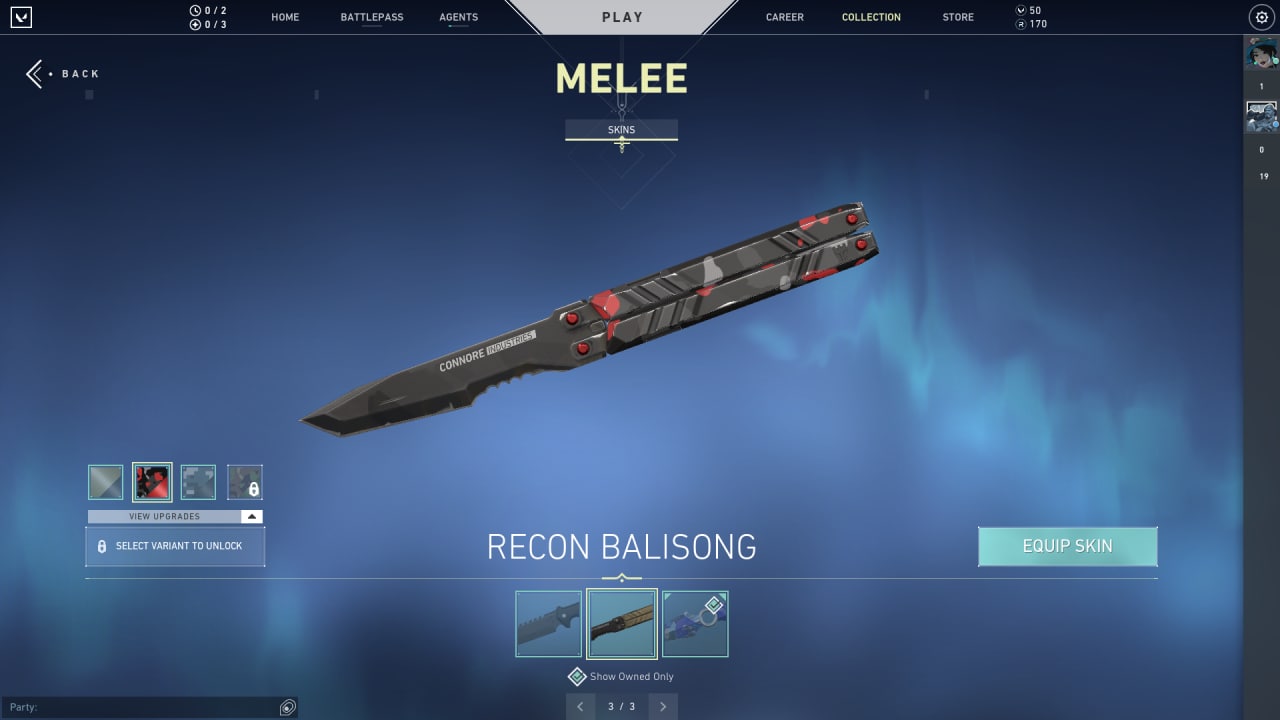Open the BATTLEPASS menu

[x=371, y=17]
